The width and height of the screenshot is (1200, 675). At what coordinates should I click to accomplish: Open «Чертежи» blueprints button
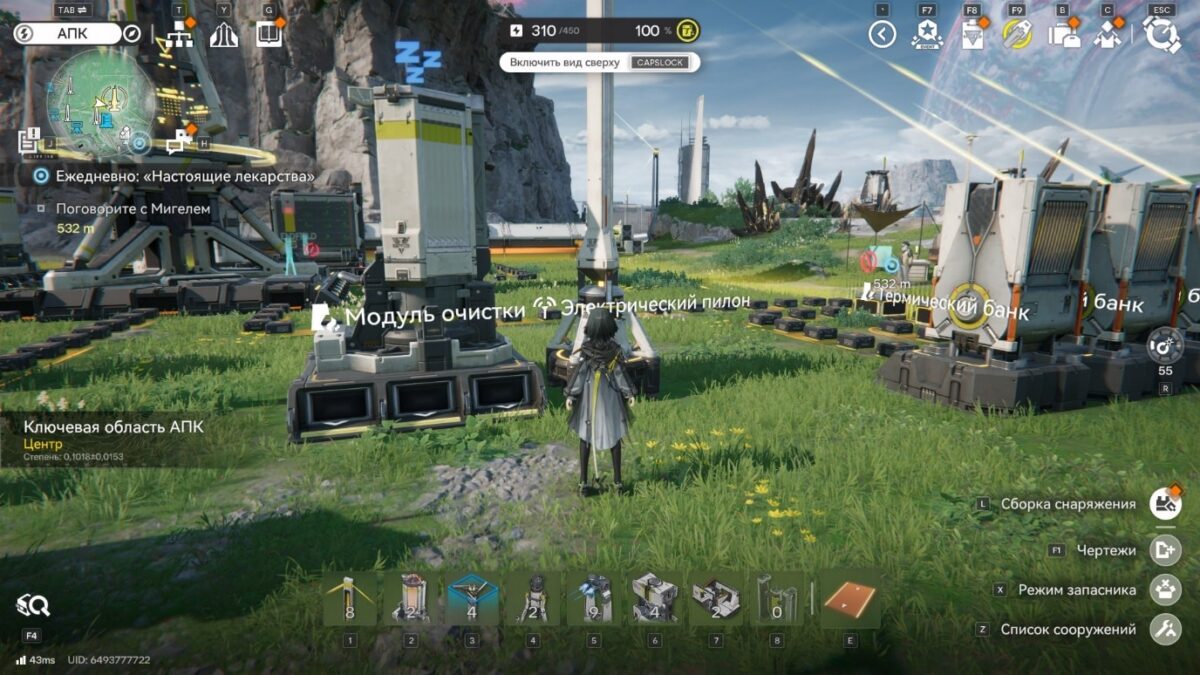1165,550
